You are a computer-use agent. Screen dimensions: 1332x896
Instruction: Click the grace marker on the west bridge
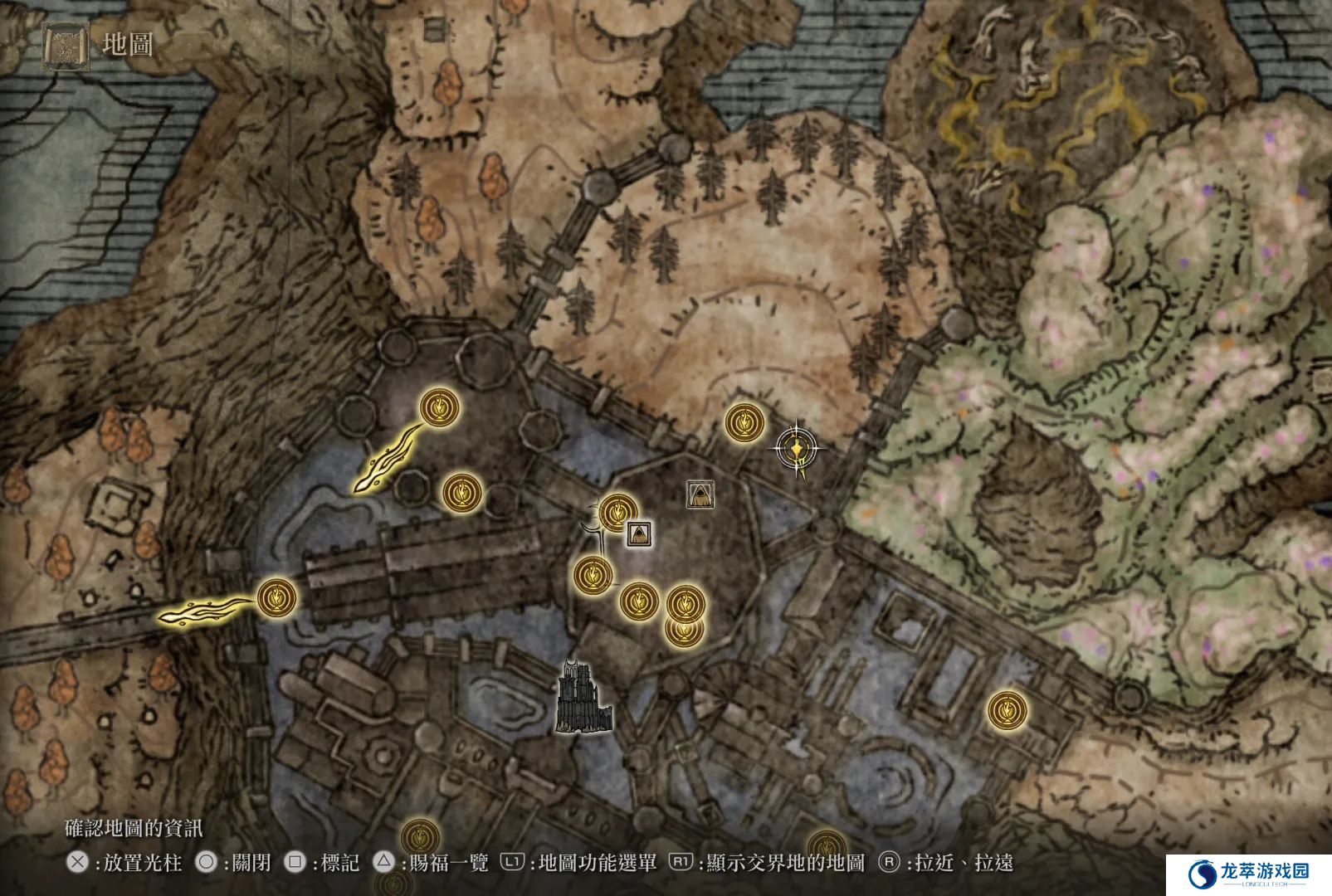coord(277,597)
